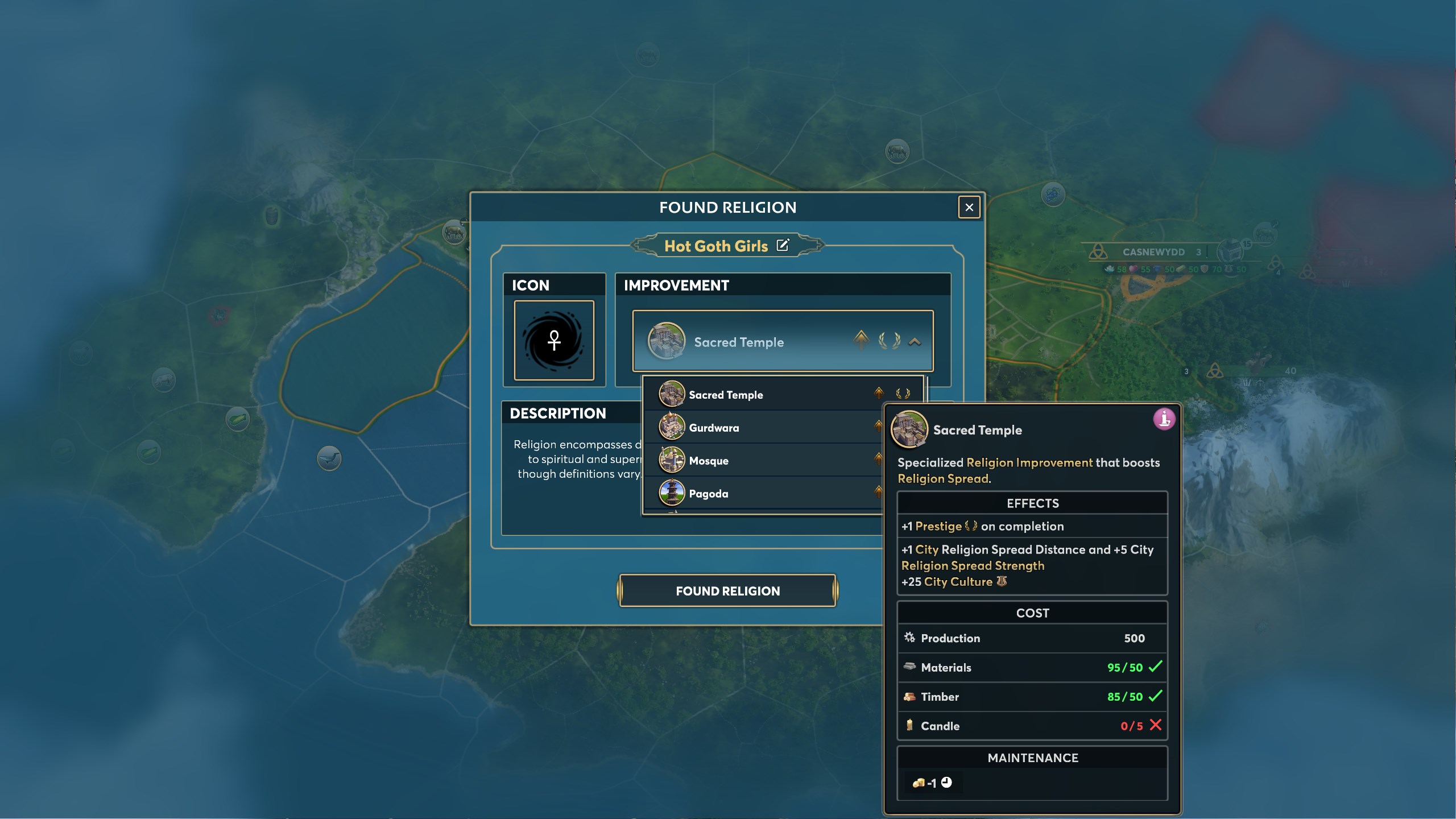Collapse the Sacred Temple improvement dropdown
Image resolution: width=1456 pixels, height=819 pixels.
tap(915, 342)
